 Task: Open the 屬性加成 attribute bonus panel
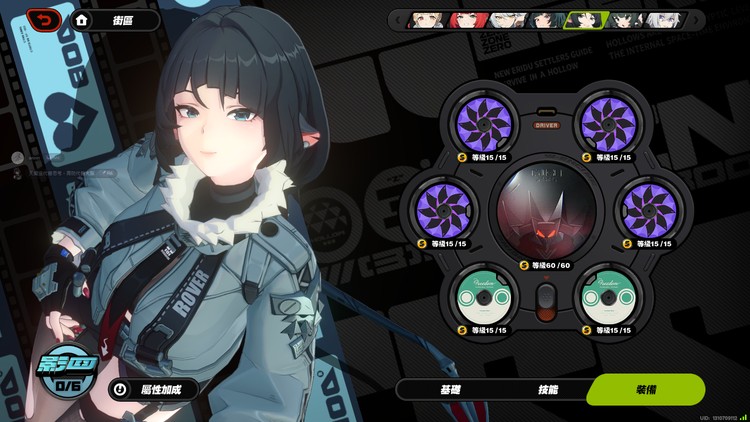coord(152,389)
